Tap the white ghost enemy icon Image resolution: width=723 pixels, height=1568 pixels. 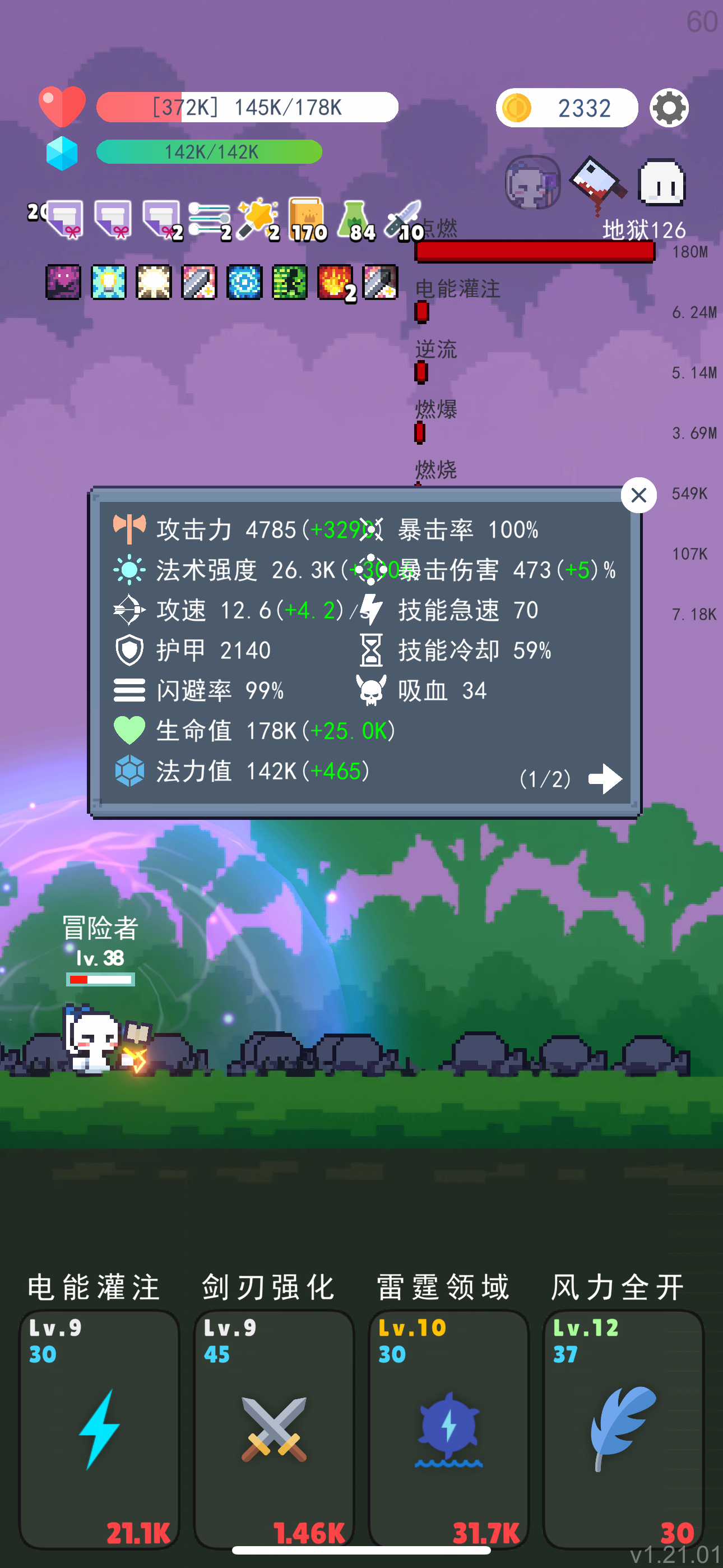[x=661, y=181]
